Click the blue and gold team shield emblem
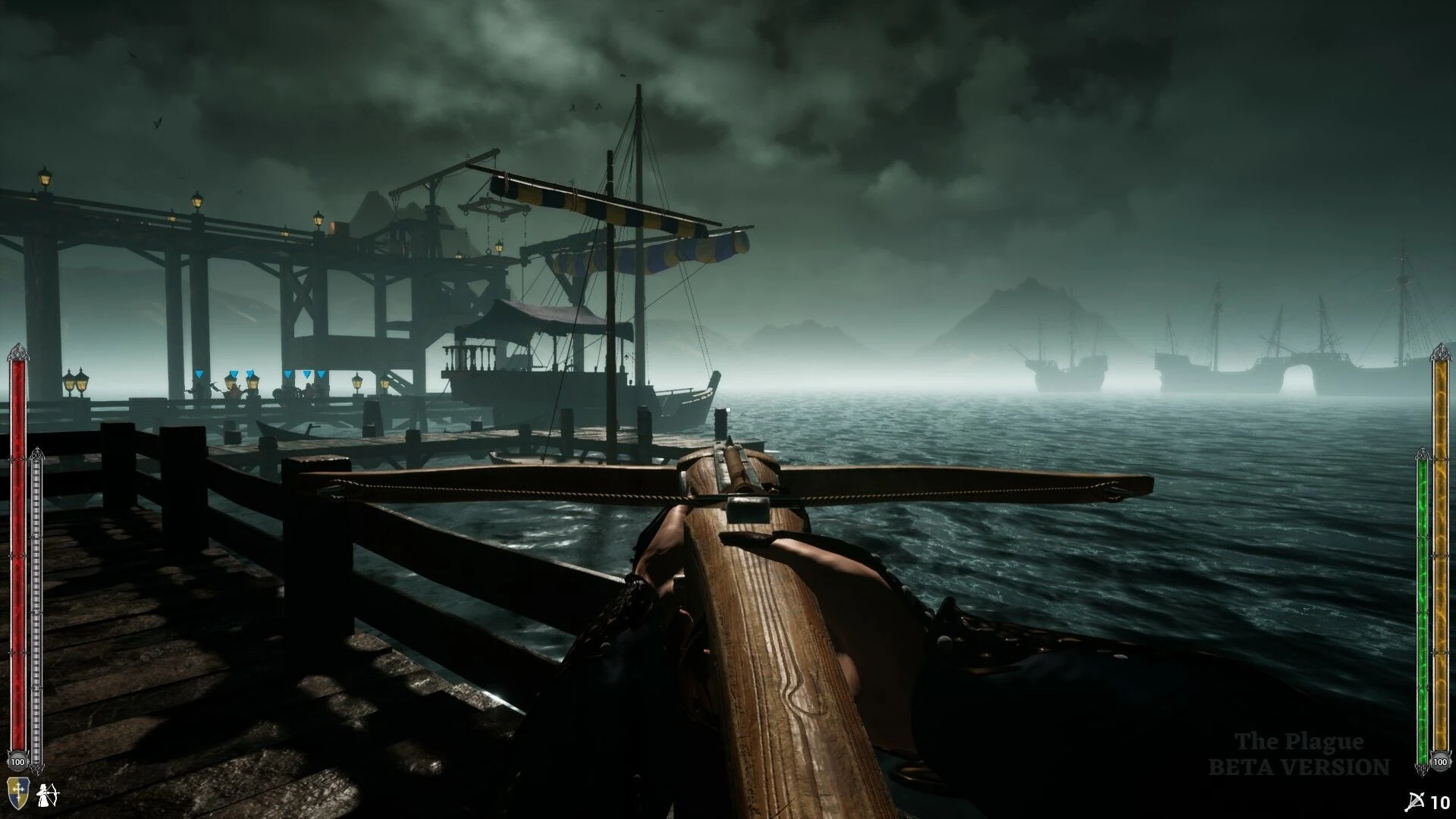Screen dimensions: 1456x819 [x=17, y=794]
